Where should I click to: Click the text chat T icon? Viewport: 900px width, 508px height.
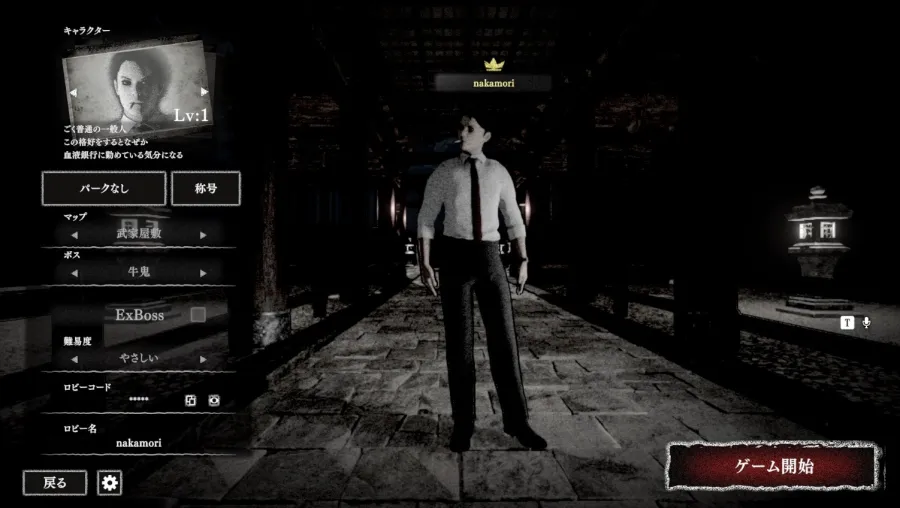[847, 322]
